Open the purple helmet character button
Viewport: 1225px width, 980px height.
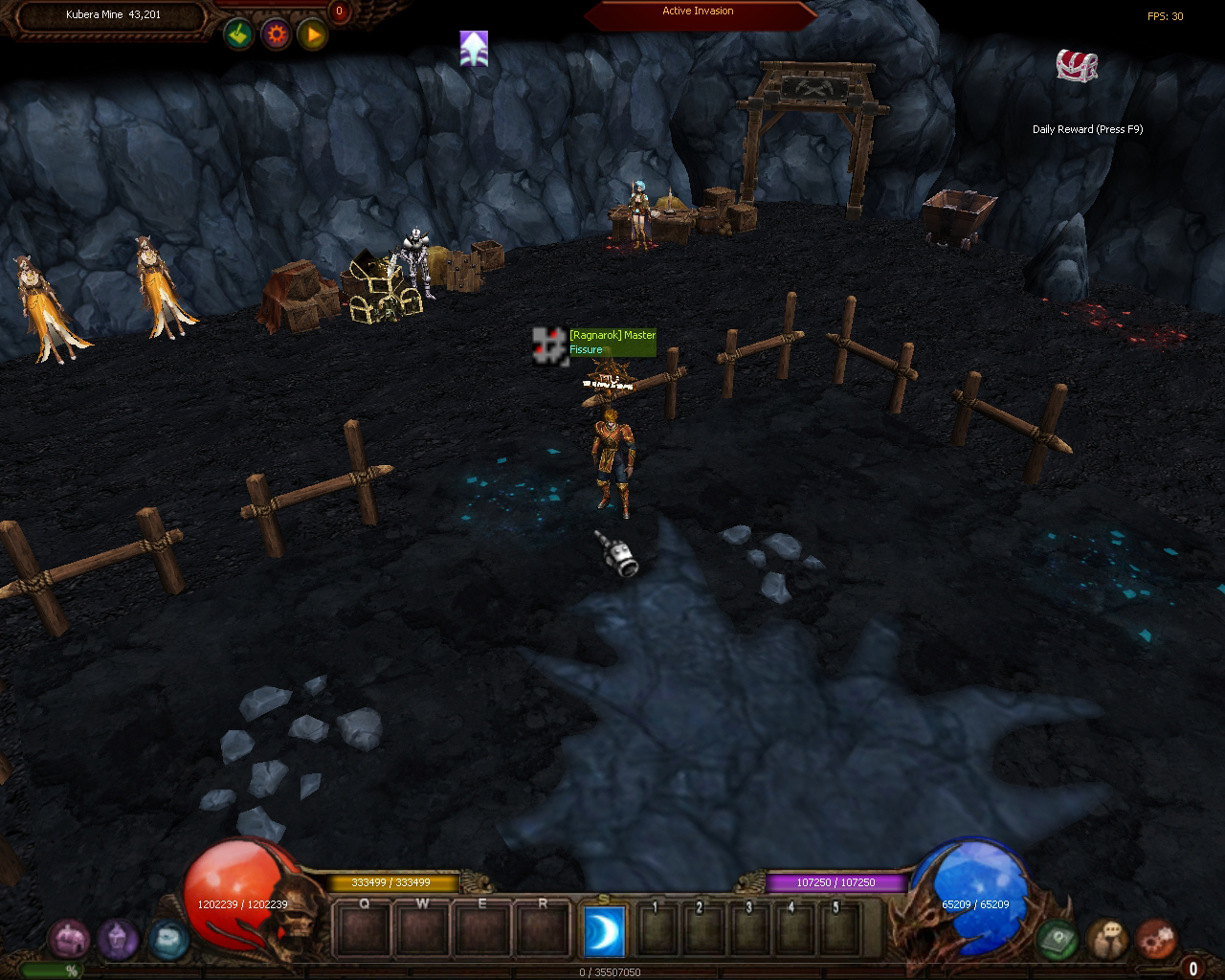118,940
